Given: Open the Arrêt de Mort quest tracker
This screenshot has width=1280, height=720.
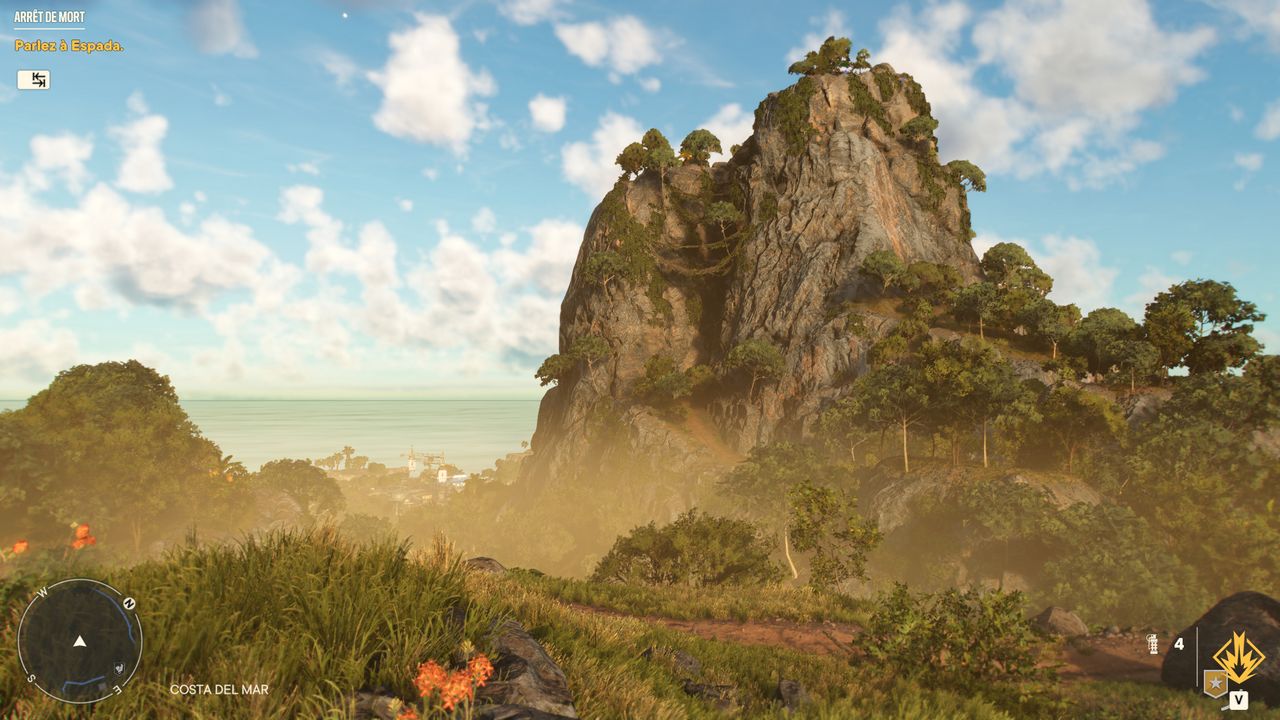Looking at the screenshot, I should coord(49,18).
